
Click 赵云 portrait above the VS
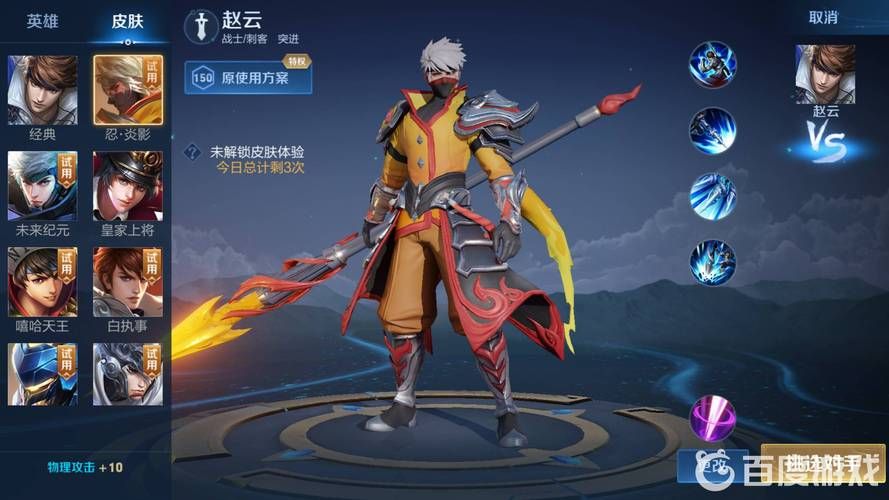point(825,75)
